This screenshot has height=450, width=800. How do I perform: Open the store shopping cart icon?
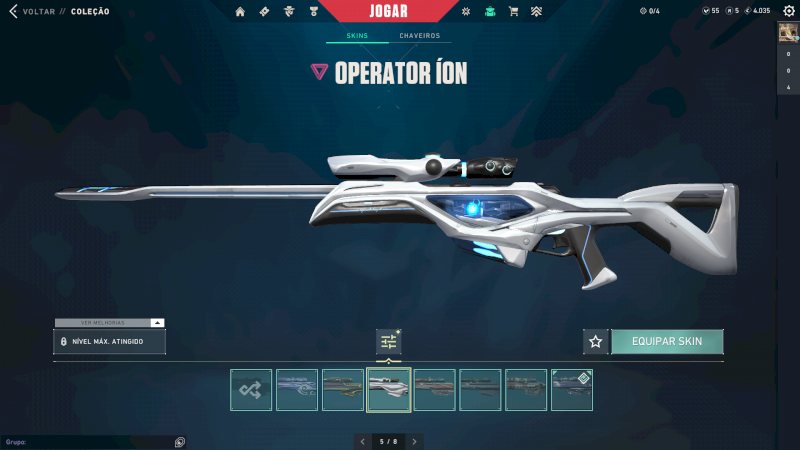pyautogui.click(x=514, y=12)
